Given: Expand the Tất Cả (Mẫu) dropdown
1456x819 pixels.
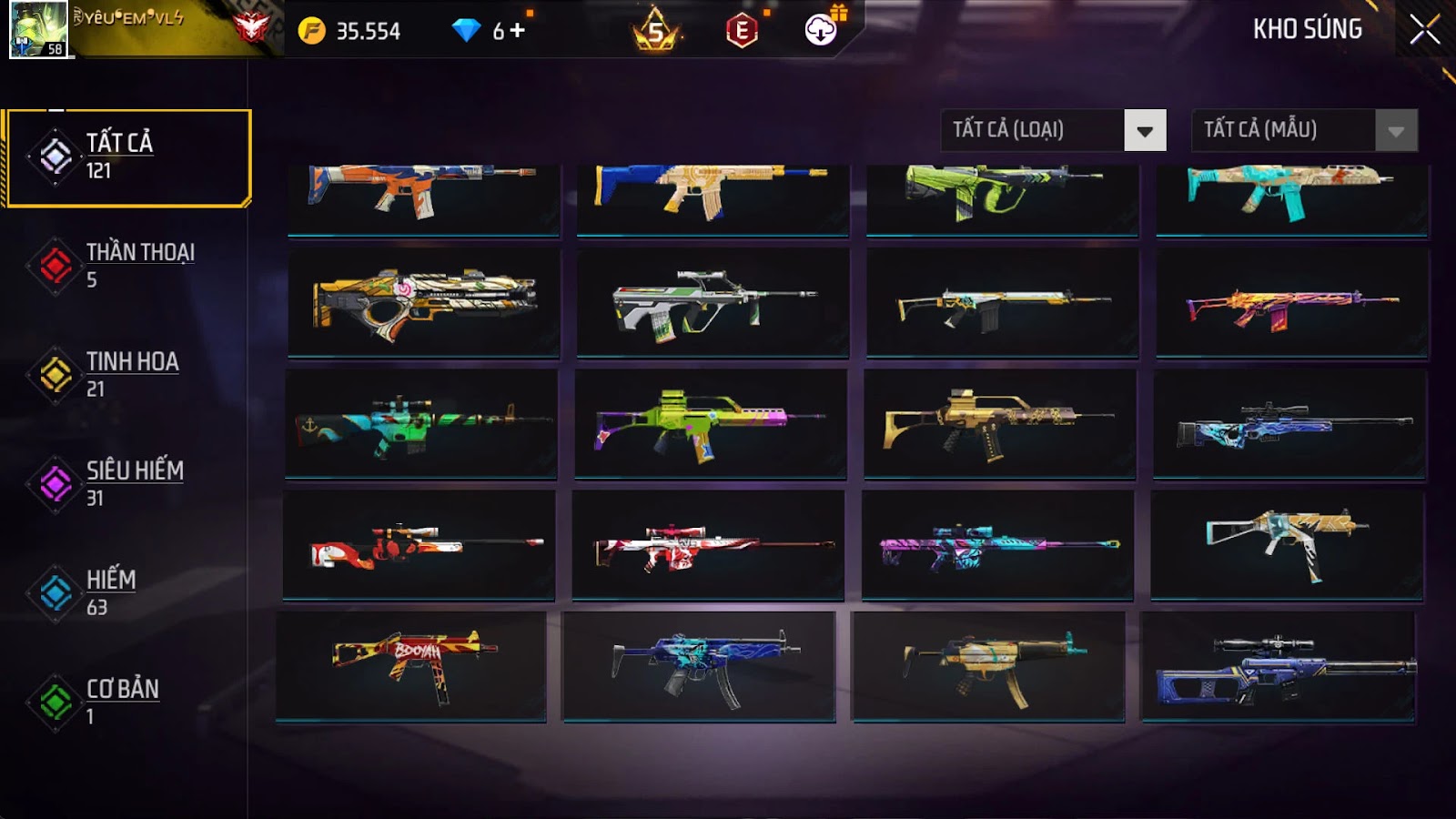Looking at the screenshot, I should [1396, 131].
